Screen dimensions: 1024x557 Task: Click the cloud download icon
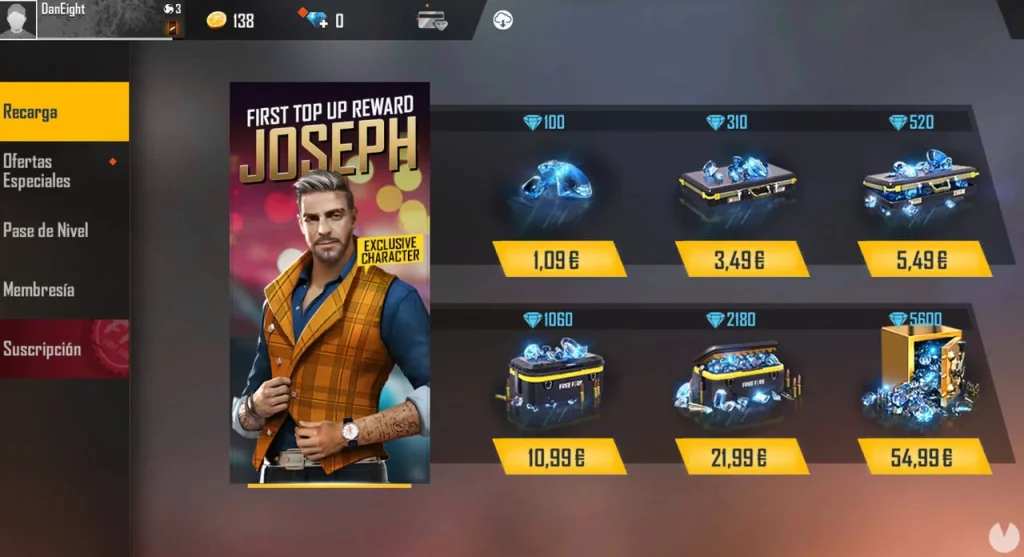tap(503, 19)
